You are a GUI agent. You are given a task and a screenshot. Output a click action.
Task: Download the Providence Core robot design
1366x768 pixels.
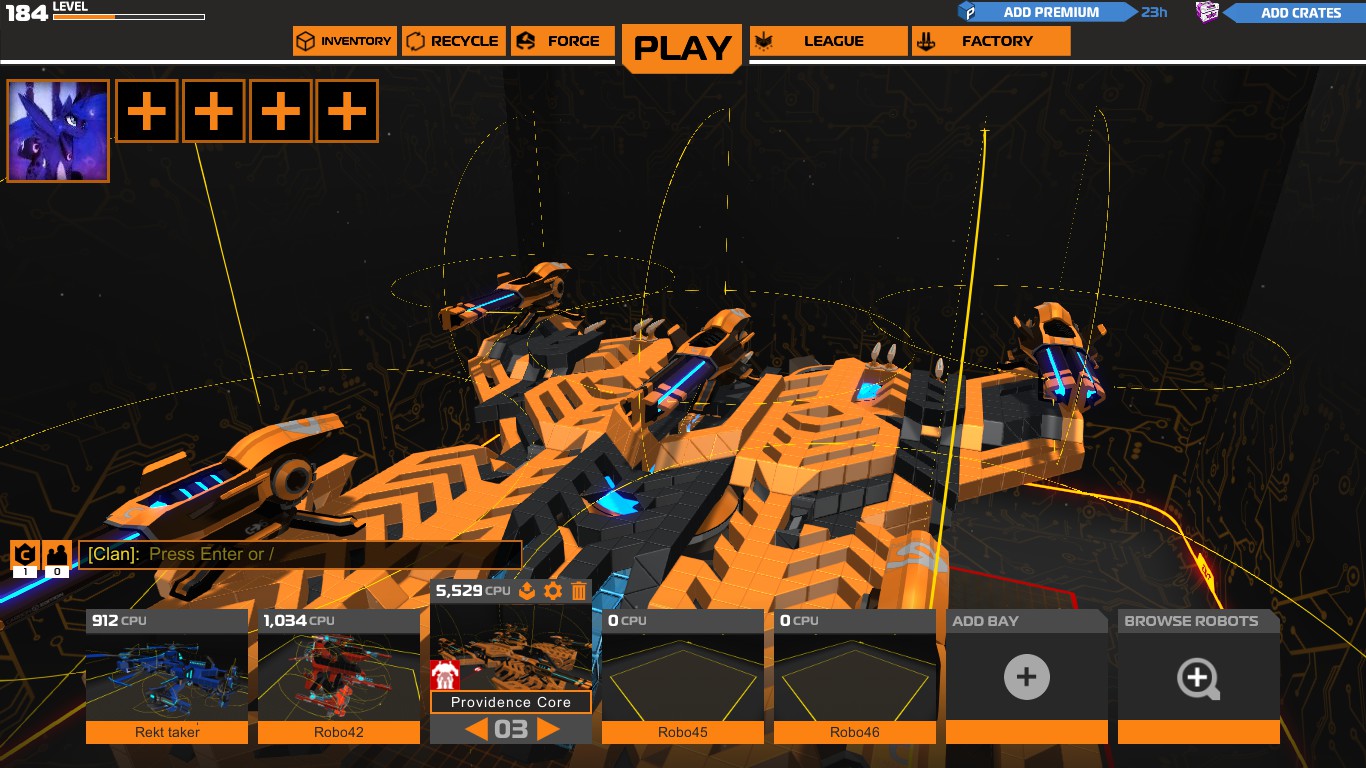[525, 591]
